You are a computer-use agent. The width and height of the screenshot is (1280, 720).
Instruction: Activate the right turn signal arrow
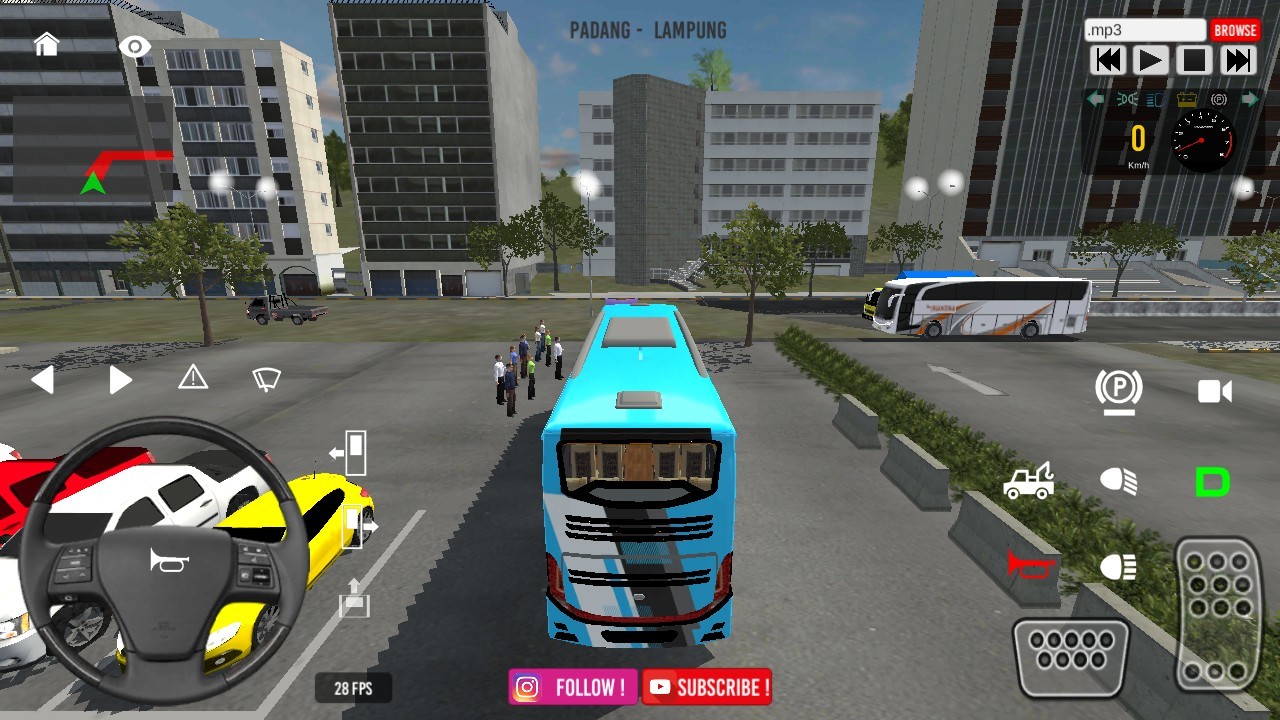[x=120, y=380]
